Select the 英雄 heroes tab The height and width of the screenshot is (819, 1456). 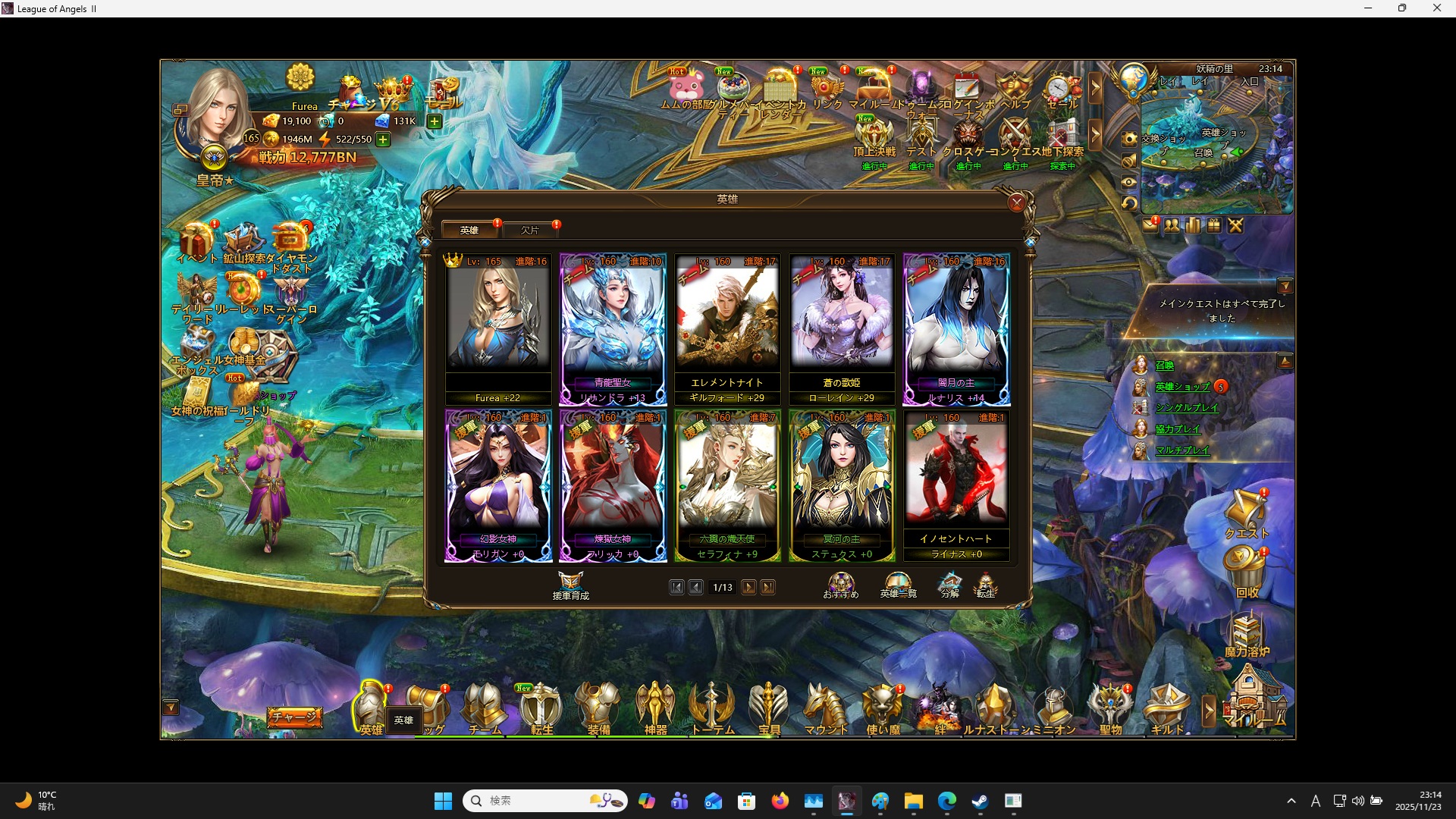[x=469, y=230]
